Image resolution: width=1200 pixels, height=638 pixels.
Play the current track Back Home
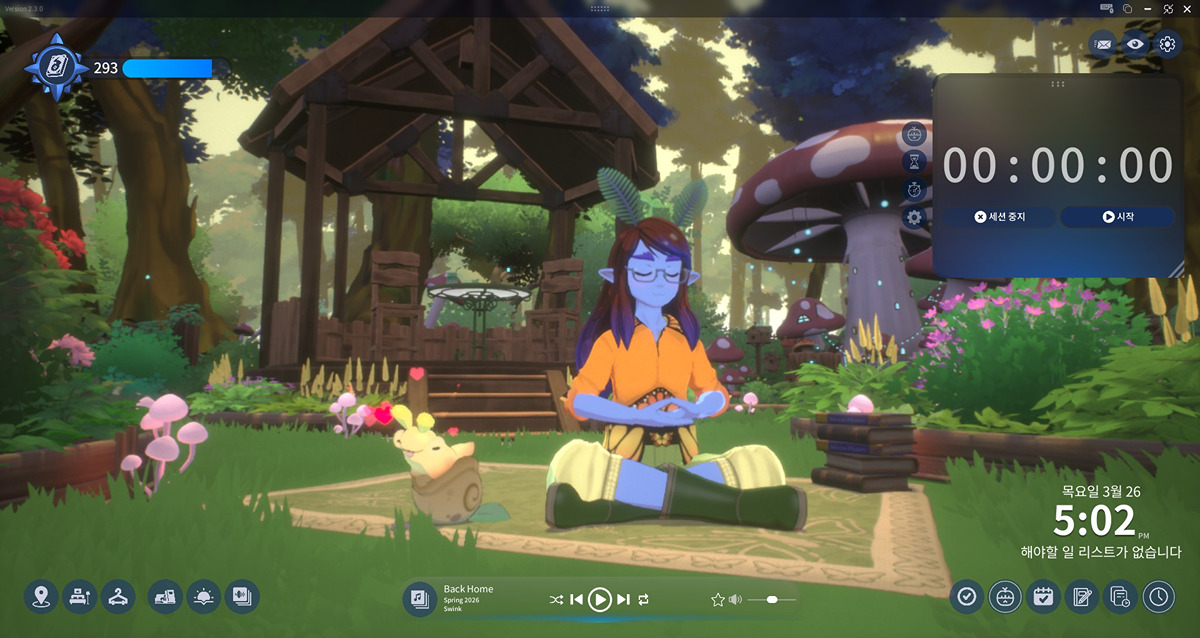click(599, 599)
